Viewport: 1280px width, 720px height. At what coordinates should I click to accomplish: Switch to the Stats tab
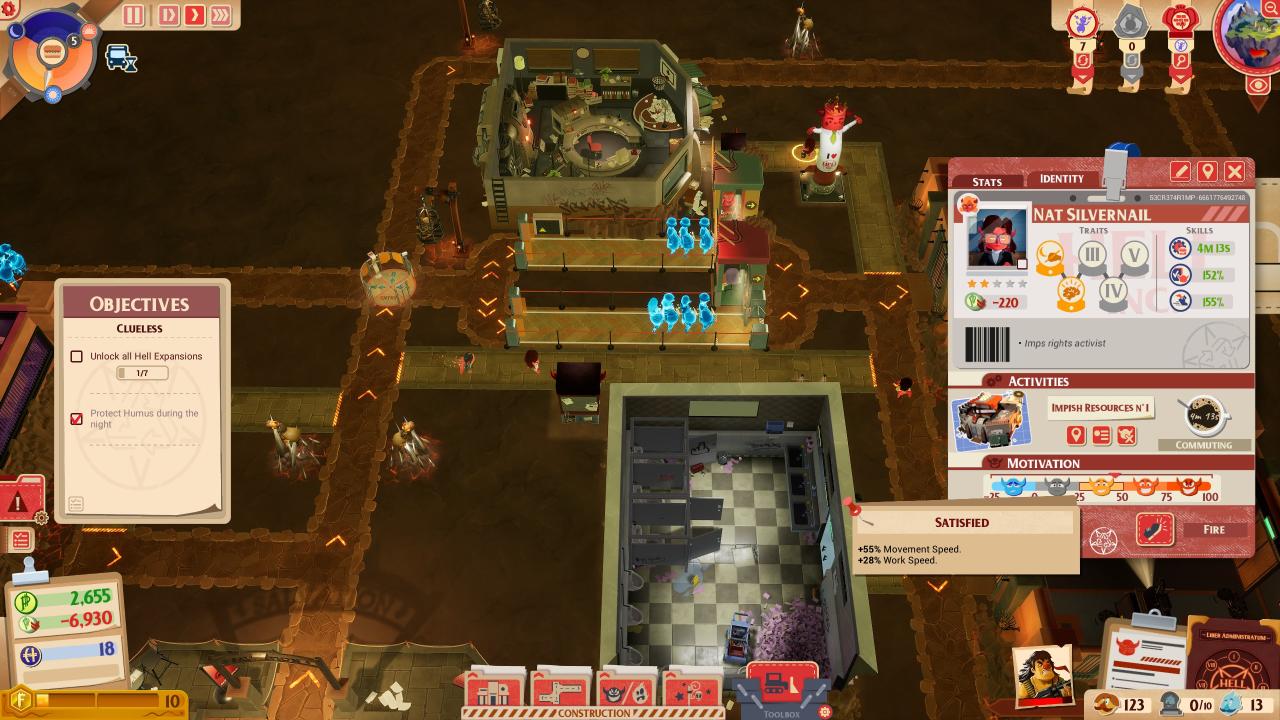(987, 181)
